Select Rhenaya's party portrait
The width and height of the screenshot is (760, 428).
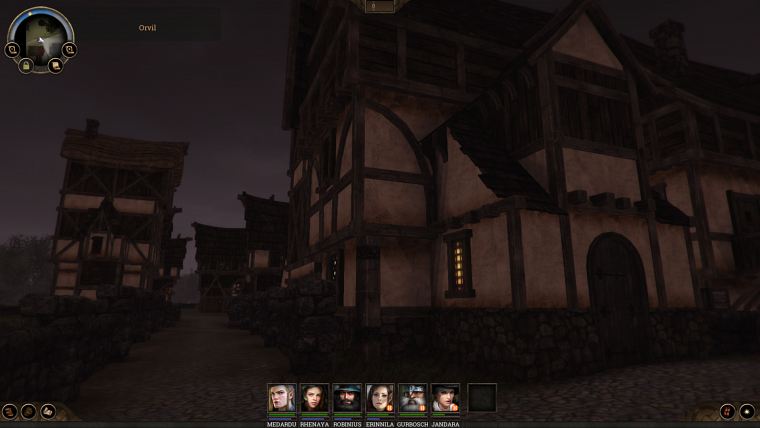tap(314, 398)
